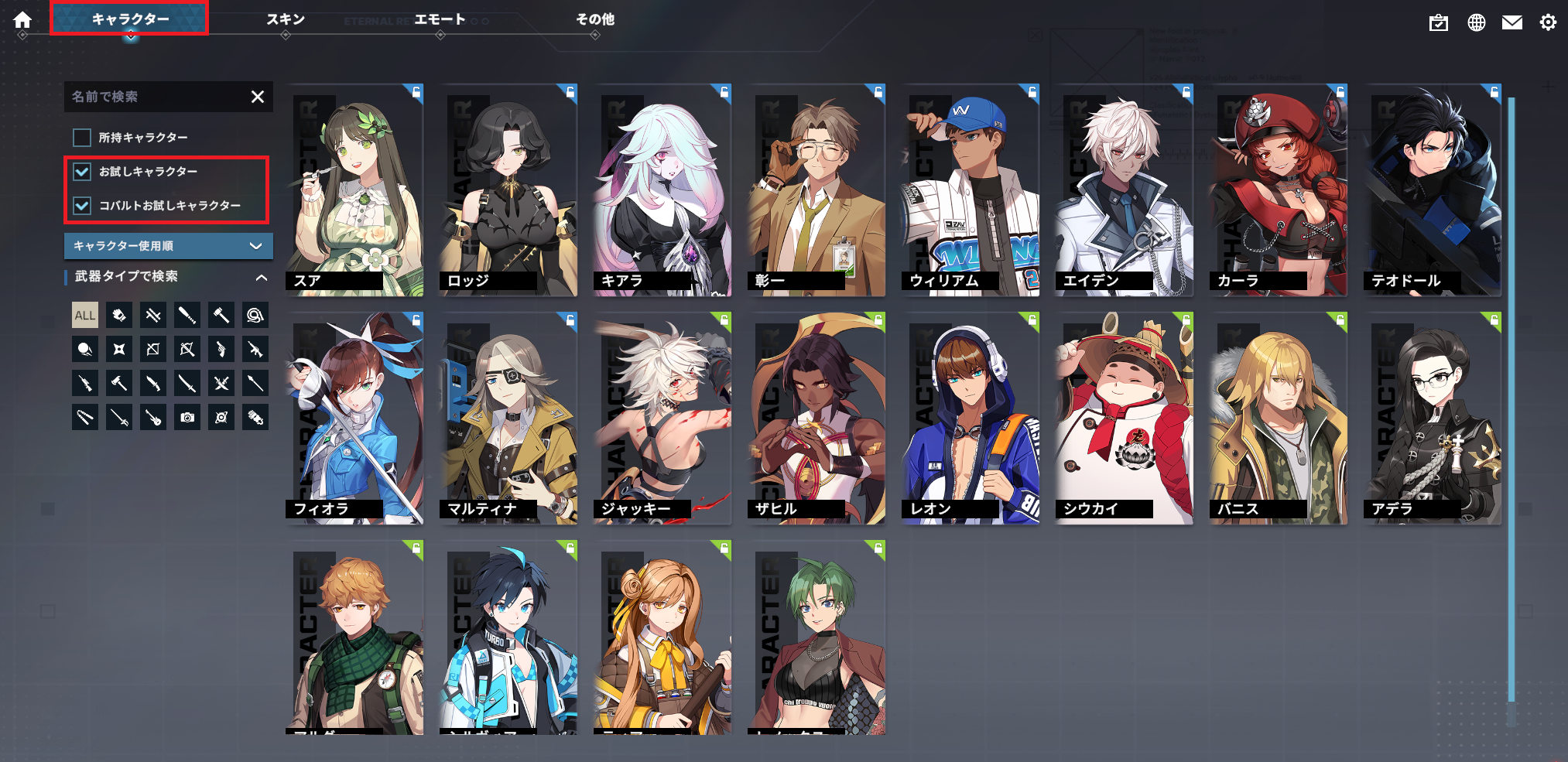Clear the name search field
Viewport: 1568px width, 762px height.
(x=258, y=97)
